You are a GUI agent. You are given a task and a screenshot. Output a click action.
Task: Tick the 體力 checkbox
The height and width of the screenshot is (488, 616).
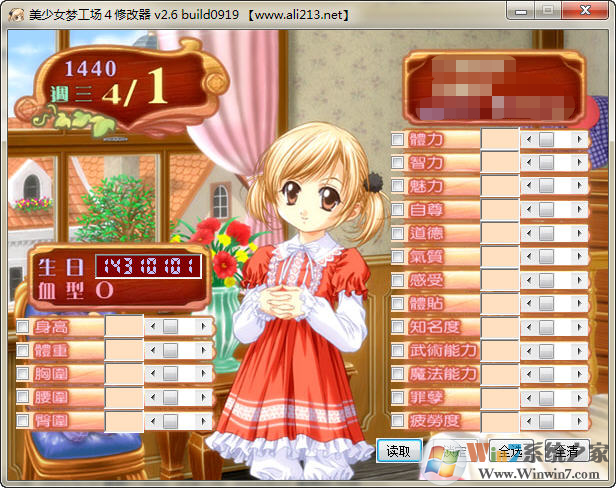398,139
